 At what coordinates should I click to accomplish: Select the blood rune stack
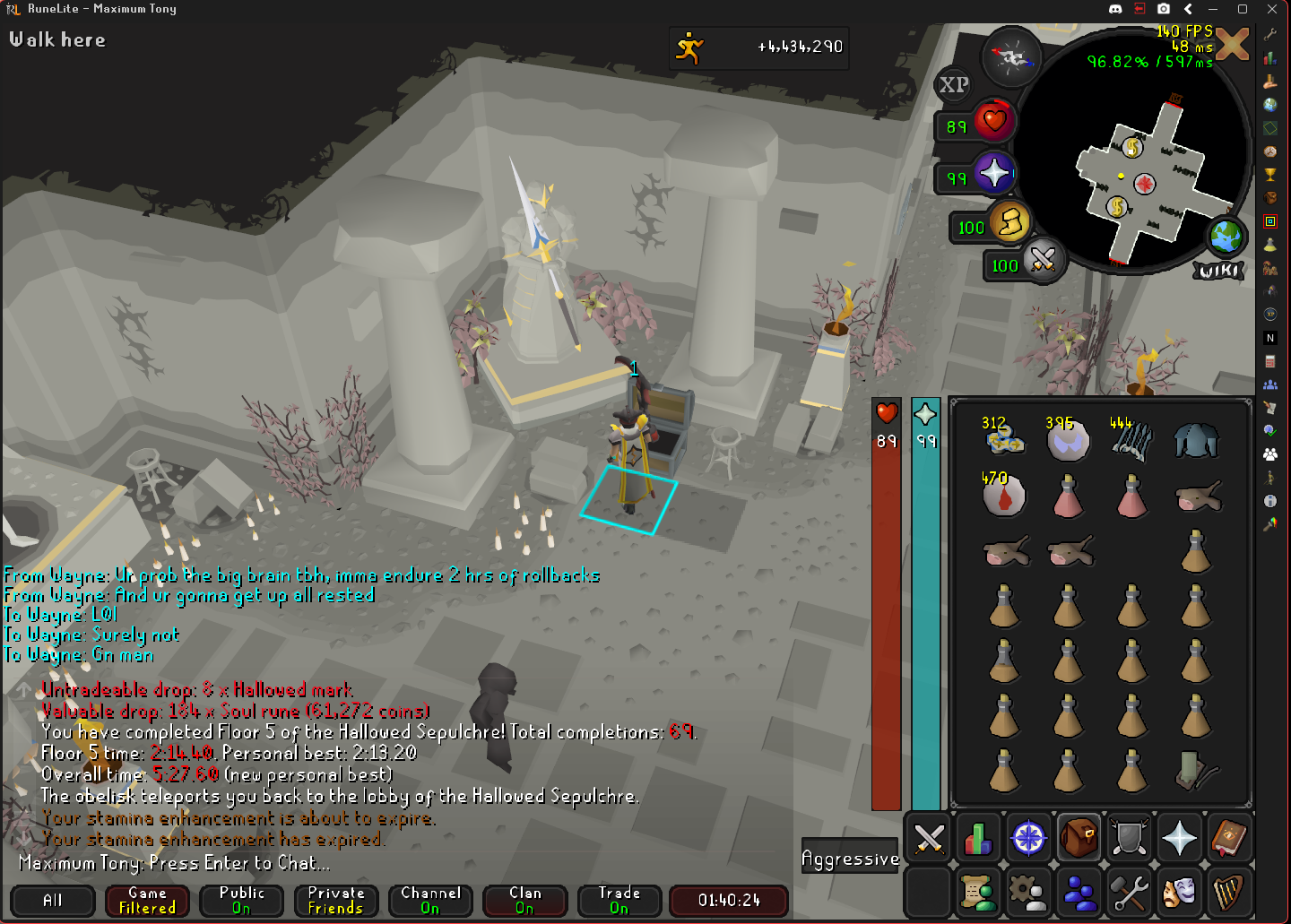tap(1003, 495)
